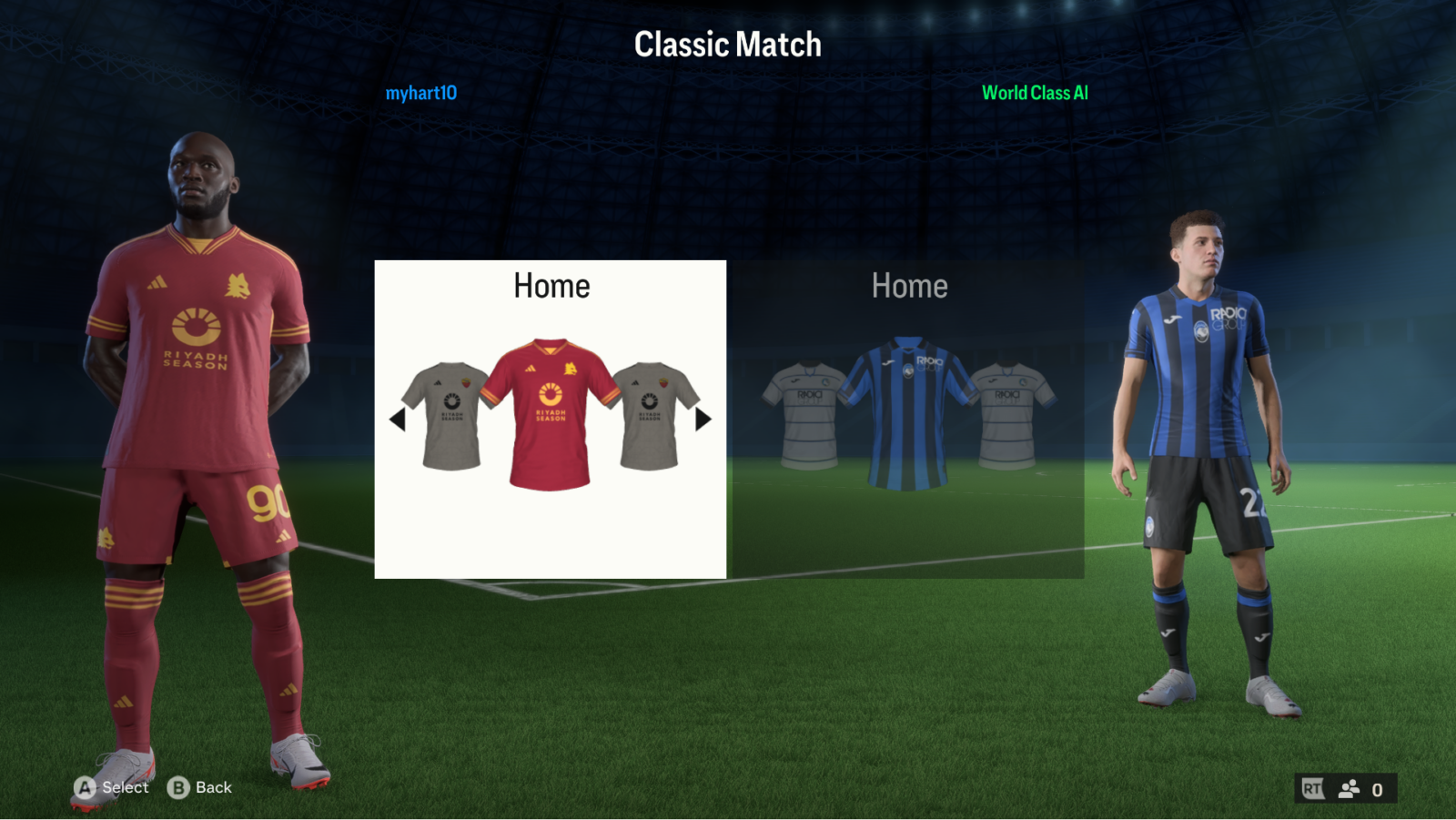Screen dimensions: 1456x820
Task: Click the right arrow to show next kit
Action: tap(703, 420)
